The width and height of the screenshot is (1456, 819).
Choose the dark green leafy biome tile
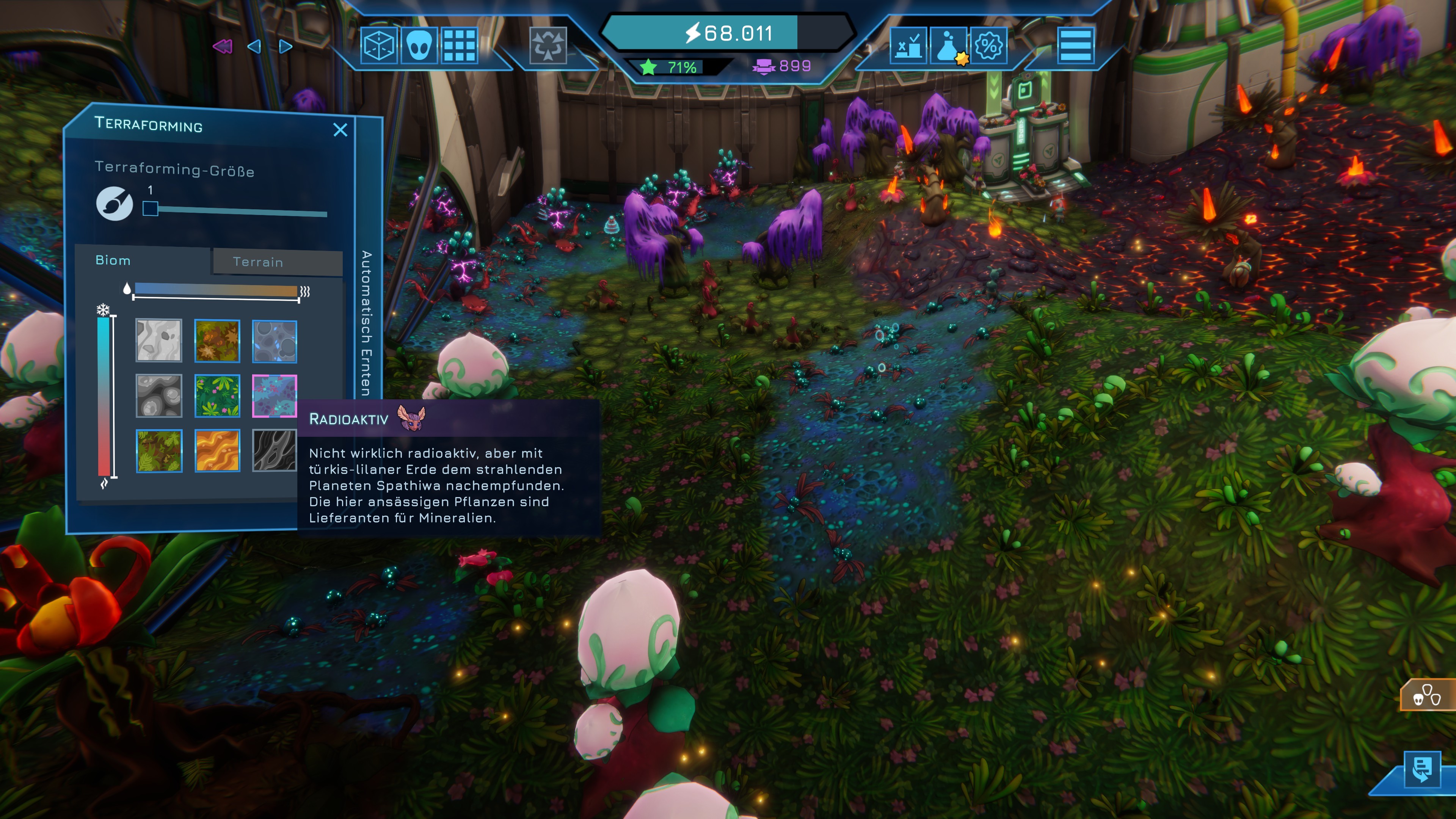click(x=159, y=450)
